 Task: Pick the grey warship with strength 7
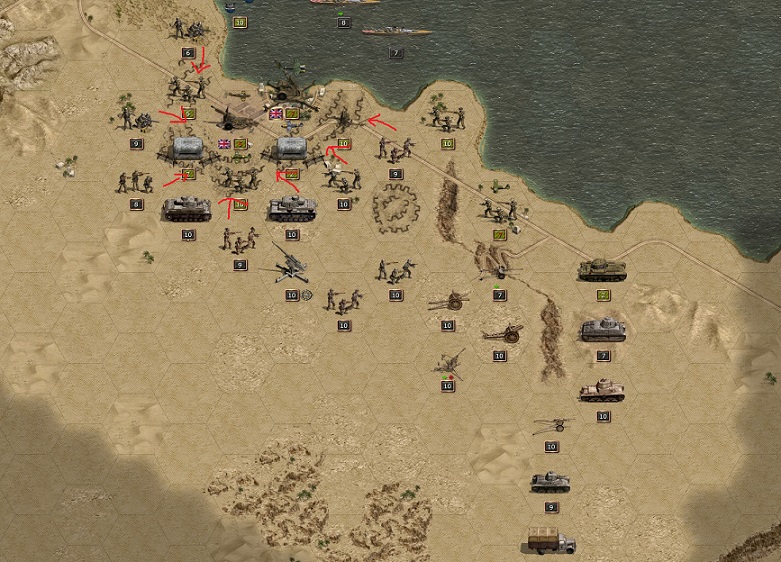396,31
